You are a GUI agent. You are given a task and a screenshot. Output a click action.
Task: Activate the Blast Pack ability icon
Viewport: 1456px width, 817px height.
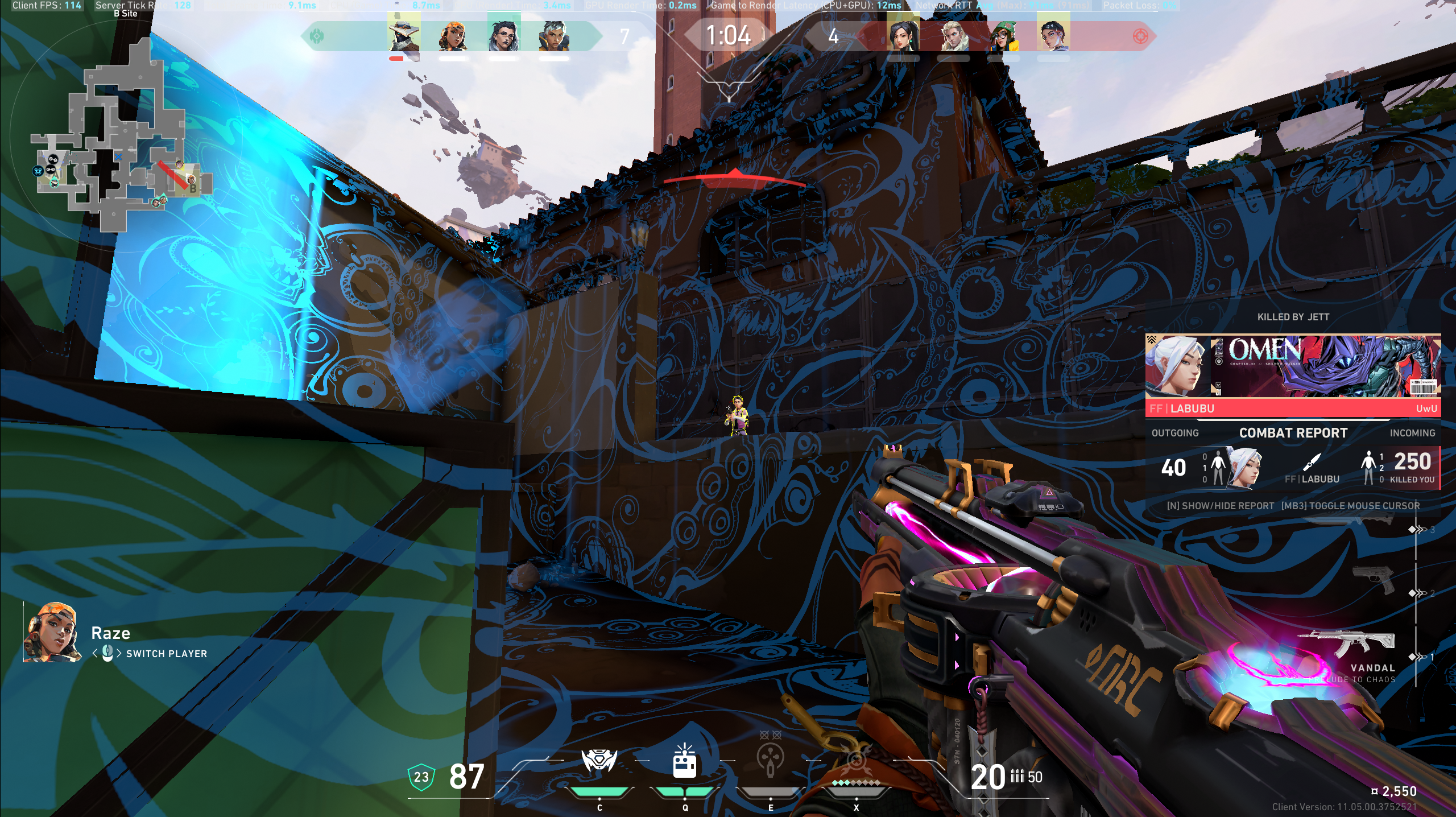[x=684, y=761]
